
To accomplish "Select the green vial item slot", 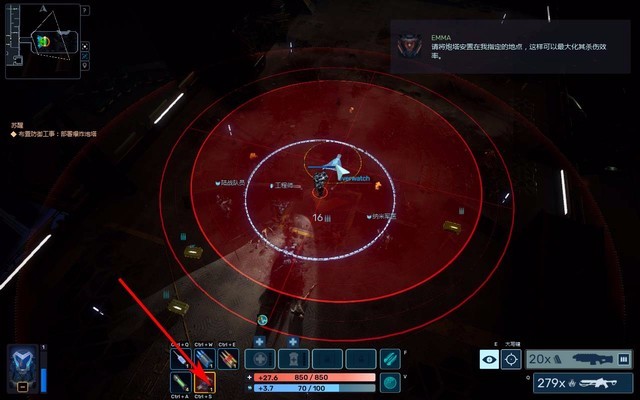I will tap(180, 382).
